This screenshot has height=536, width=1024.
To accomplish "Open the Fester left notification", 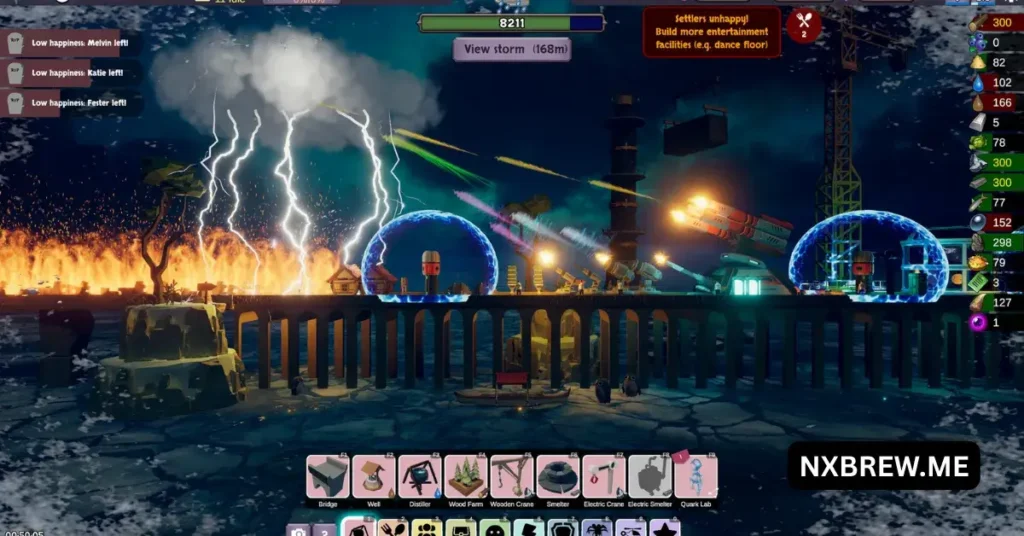I will [70, 103].
